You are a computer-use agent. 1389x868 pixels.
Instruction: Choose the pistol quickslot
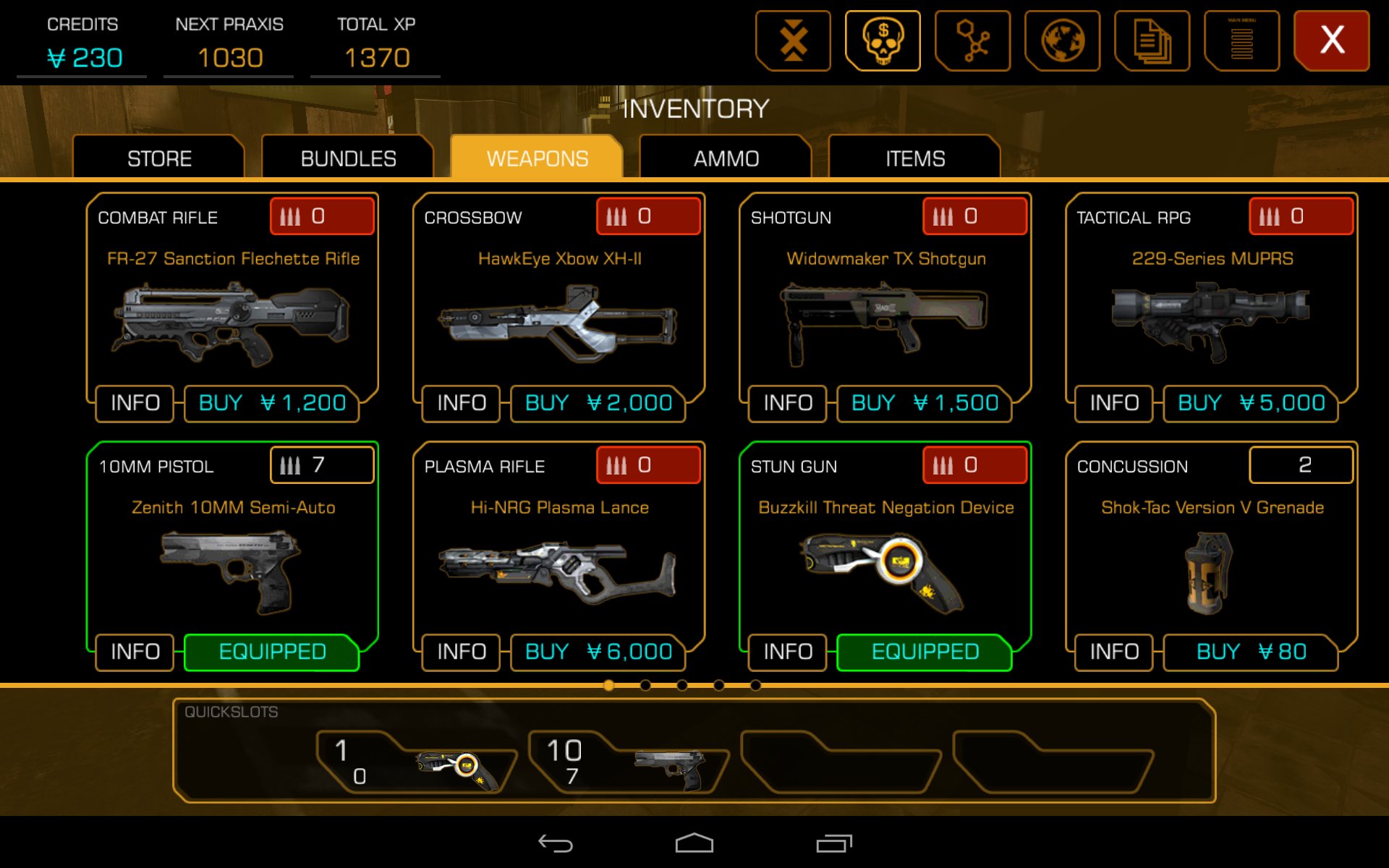pyautogui.click(x=629, y=763)
